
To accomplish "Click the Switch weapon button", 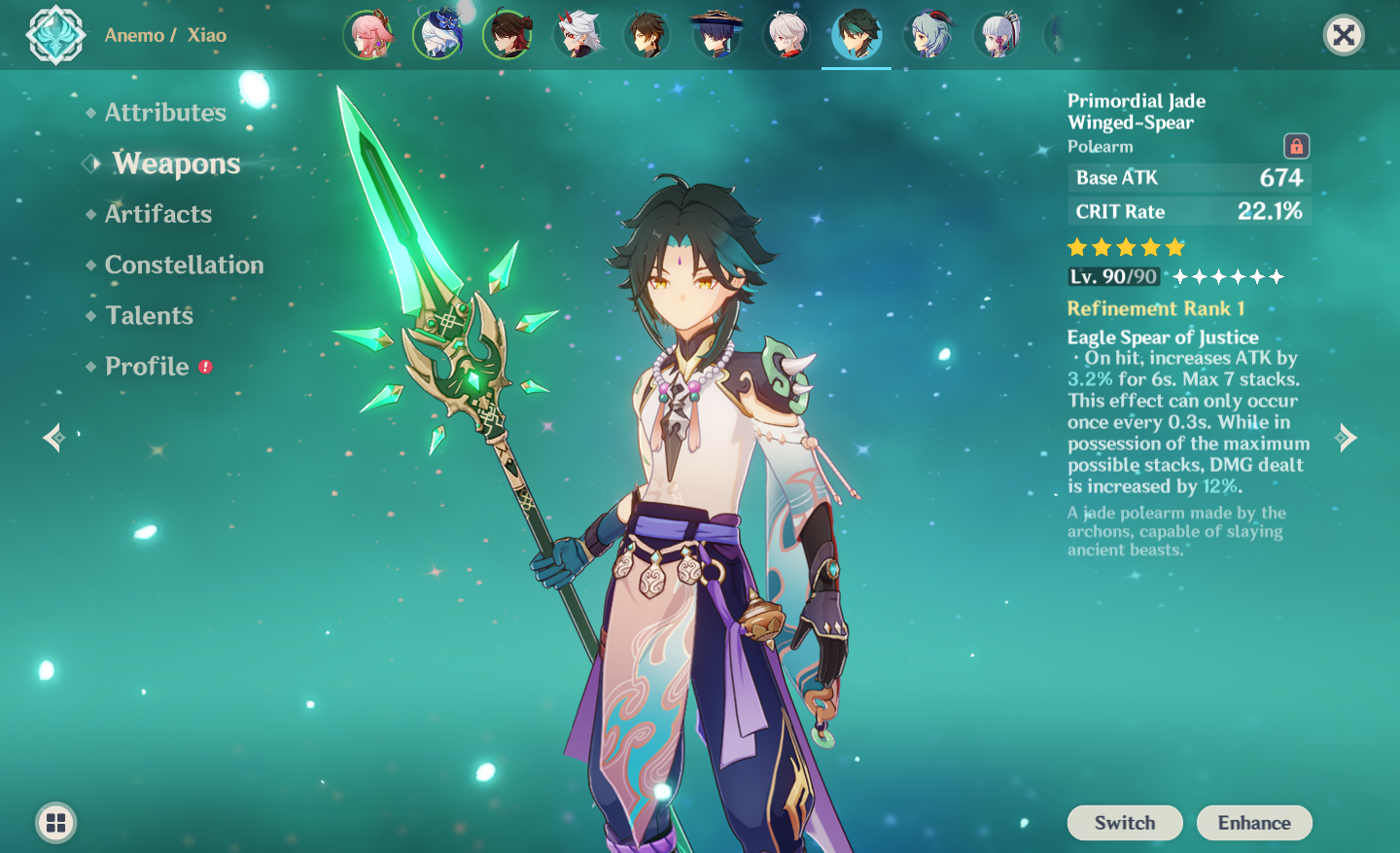I will [x=1125, y=822].
